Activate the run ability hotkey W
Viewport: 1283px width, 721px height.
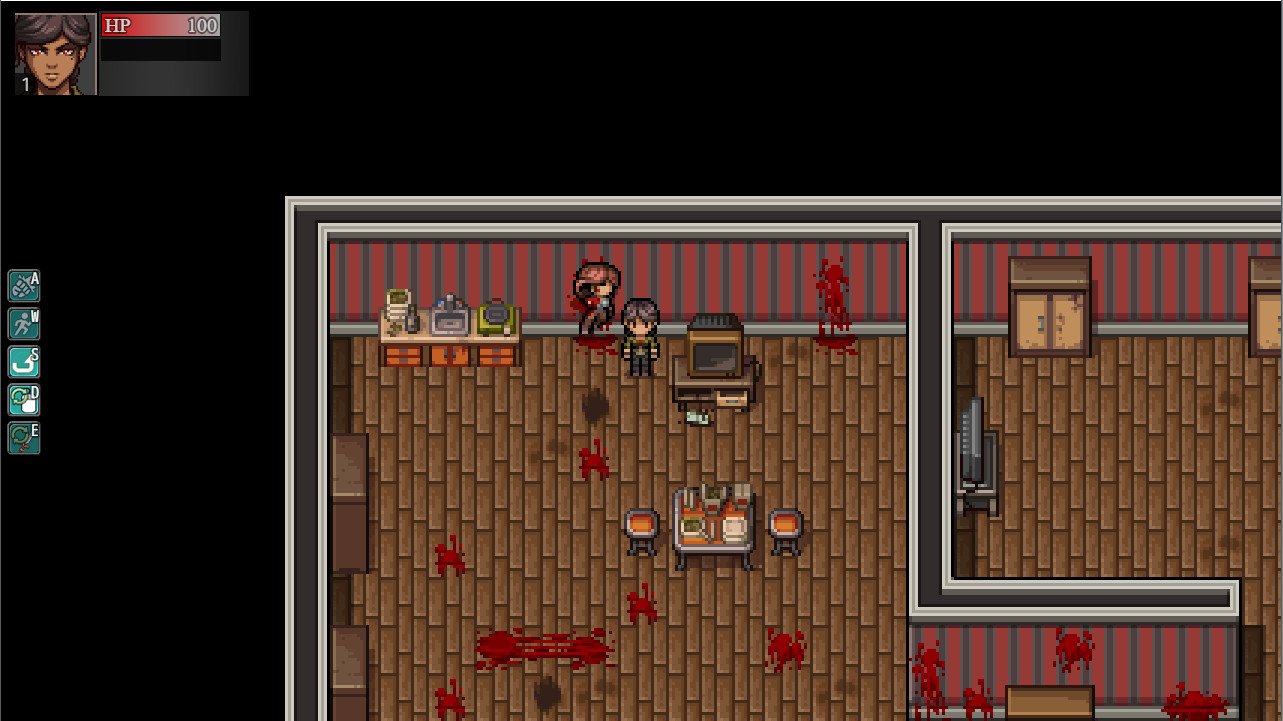(24, 325)
